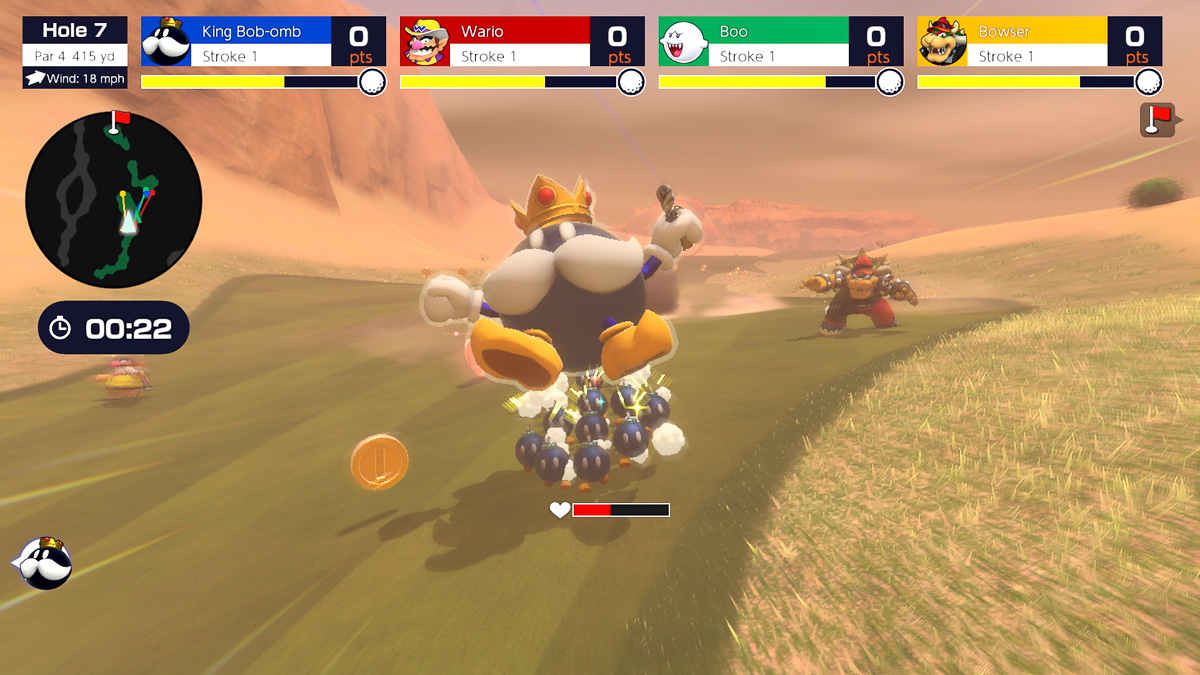Choose Boo's player panel

click(x=781, y=42)
